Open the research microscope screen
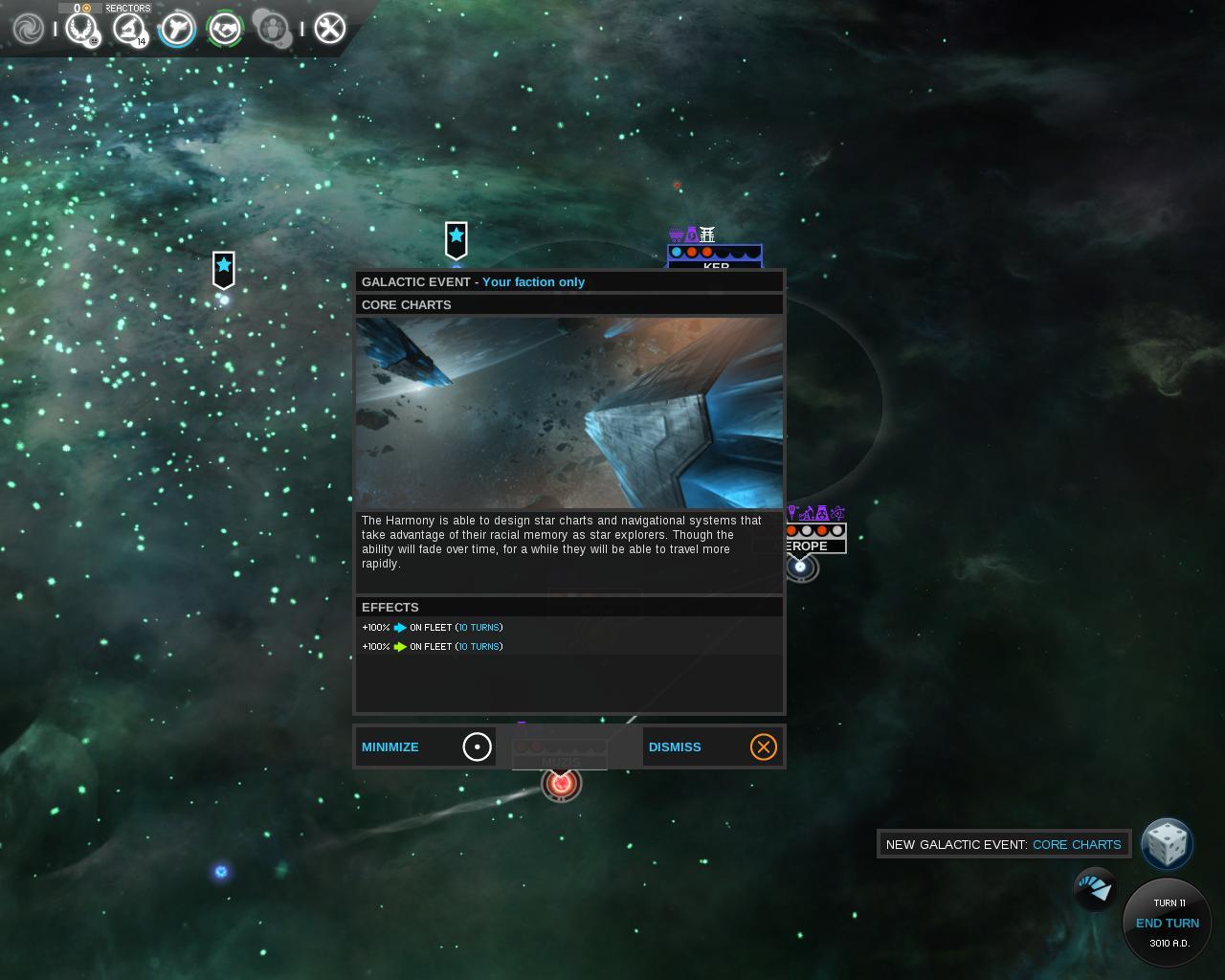1225x980 pixels. click(x=128, y=29)
